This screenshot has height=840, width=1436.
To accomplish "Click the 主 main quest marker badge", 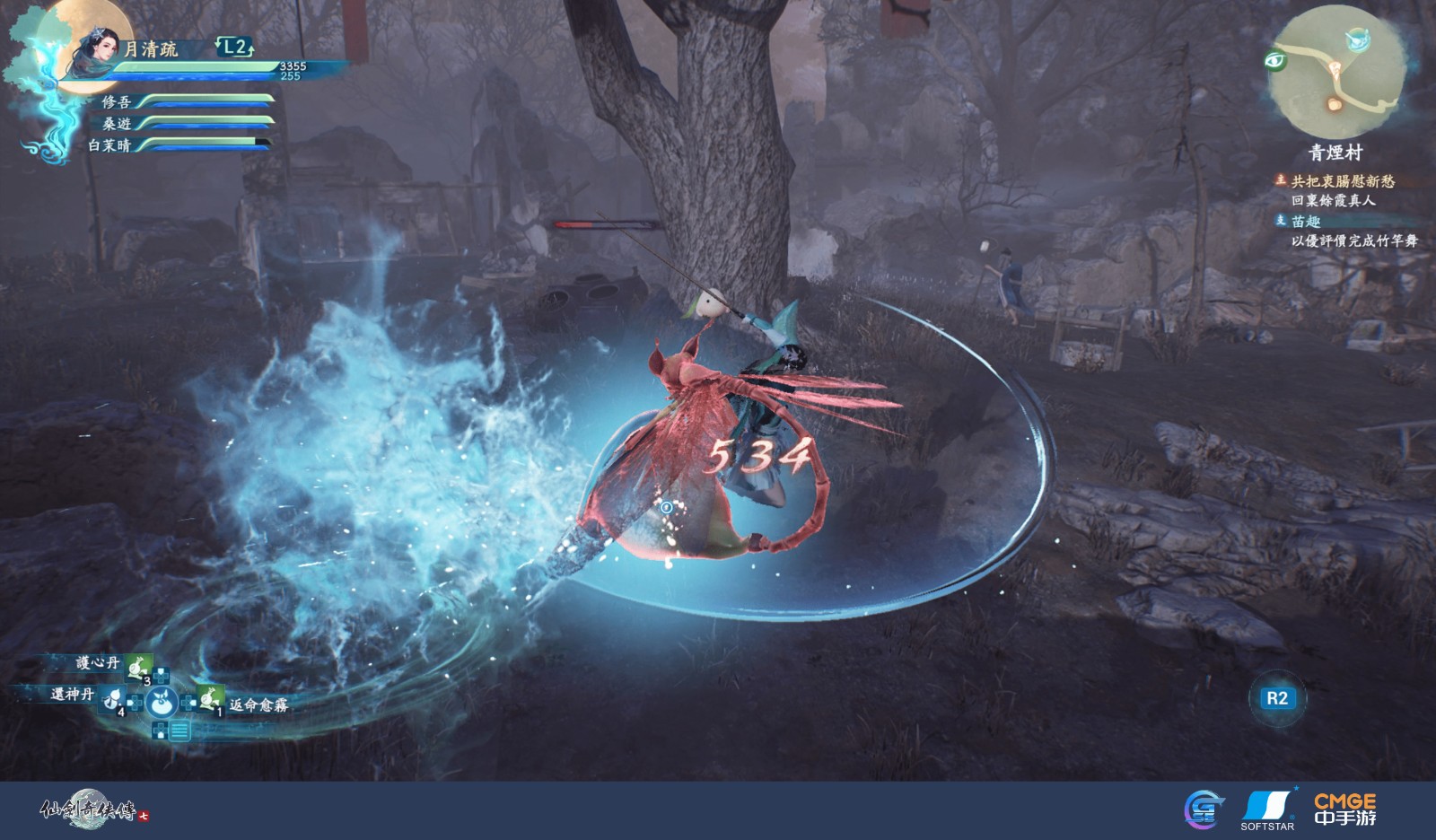I will coord(1282,179).
